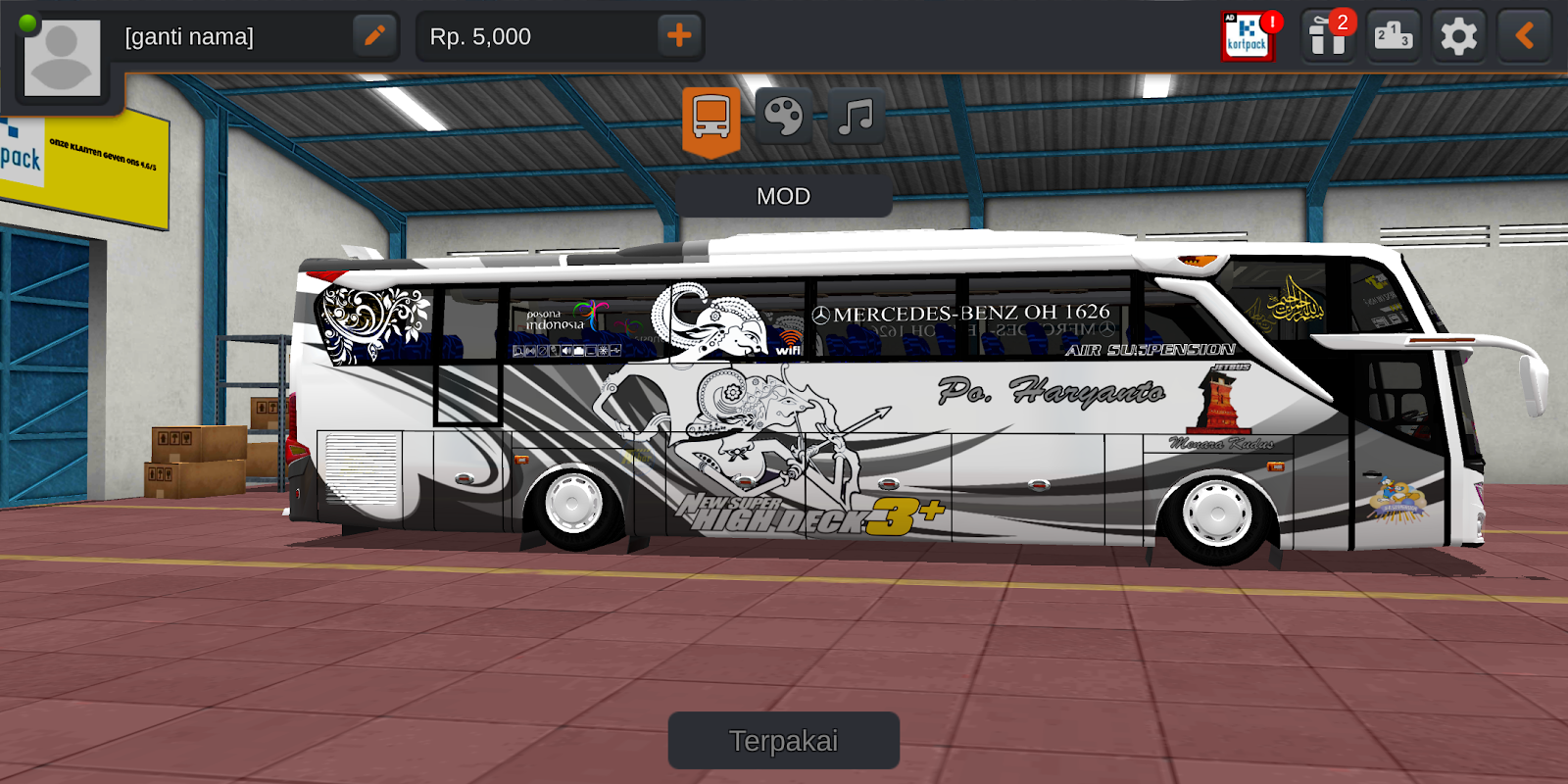Screen dimensions: 1568x784
Task: Open the settings gear icon
Action: [x=1457, y=36]
